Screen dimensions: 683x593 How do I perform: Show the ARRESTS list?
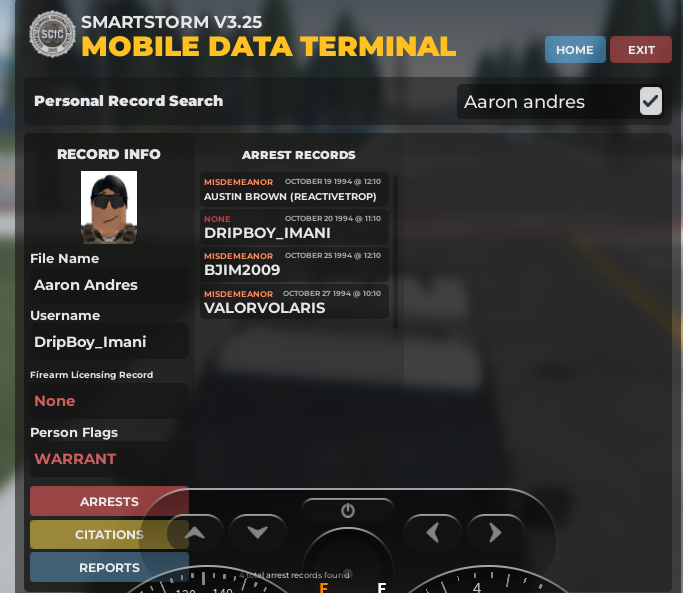[x=109, y=501]
